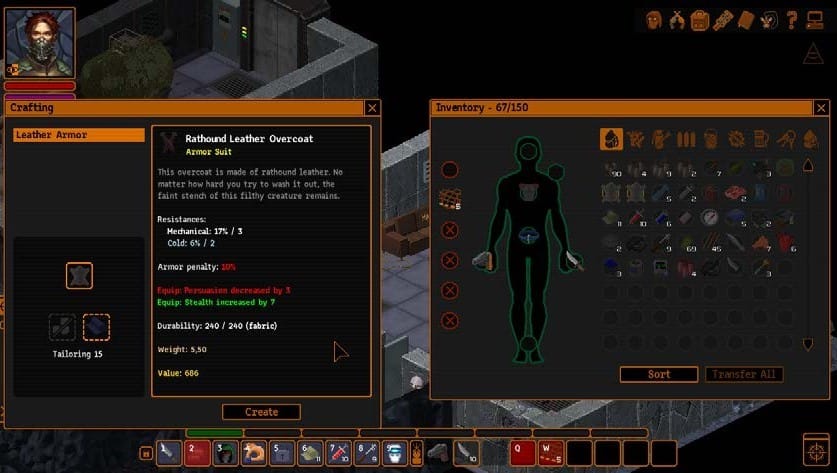Select the Leather Armor blueprint entry

78,135
